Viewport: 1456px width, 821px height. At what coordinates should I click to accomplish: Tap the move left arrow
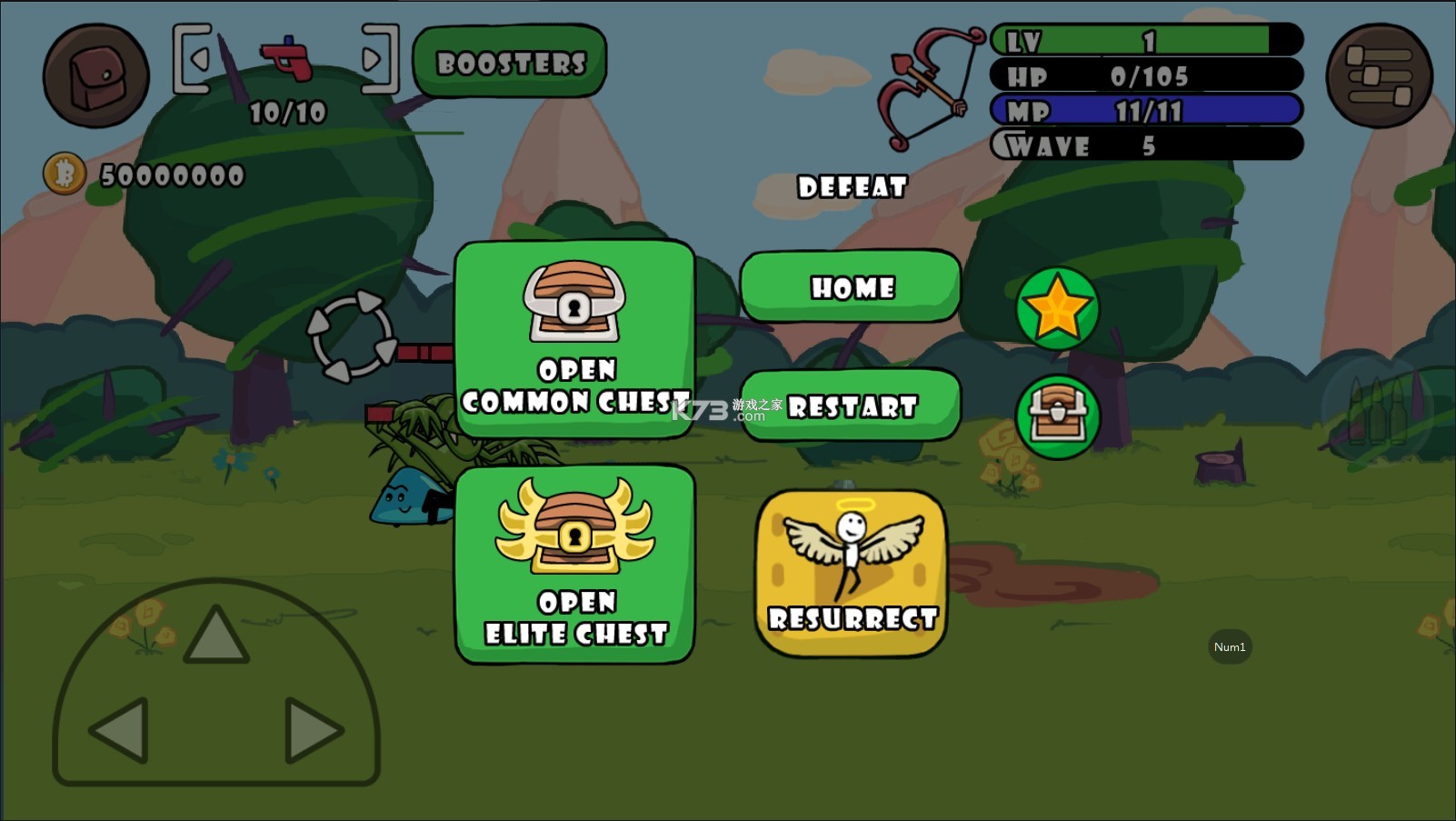tap(120, 729)
